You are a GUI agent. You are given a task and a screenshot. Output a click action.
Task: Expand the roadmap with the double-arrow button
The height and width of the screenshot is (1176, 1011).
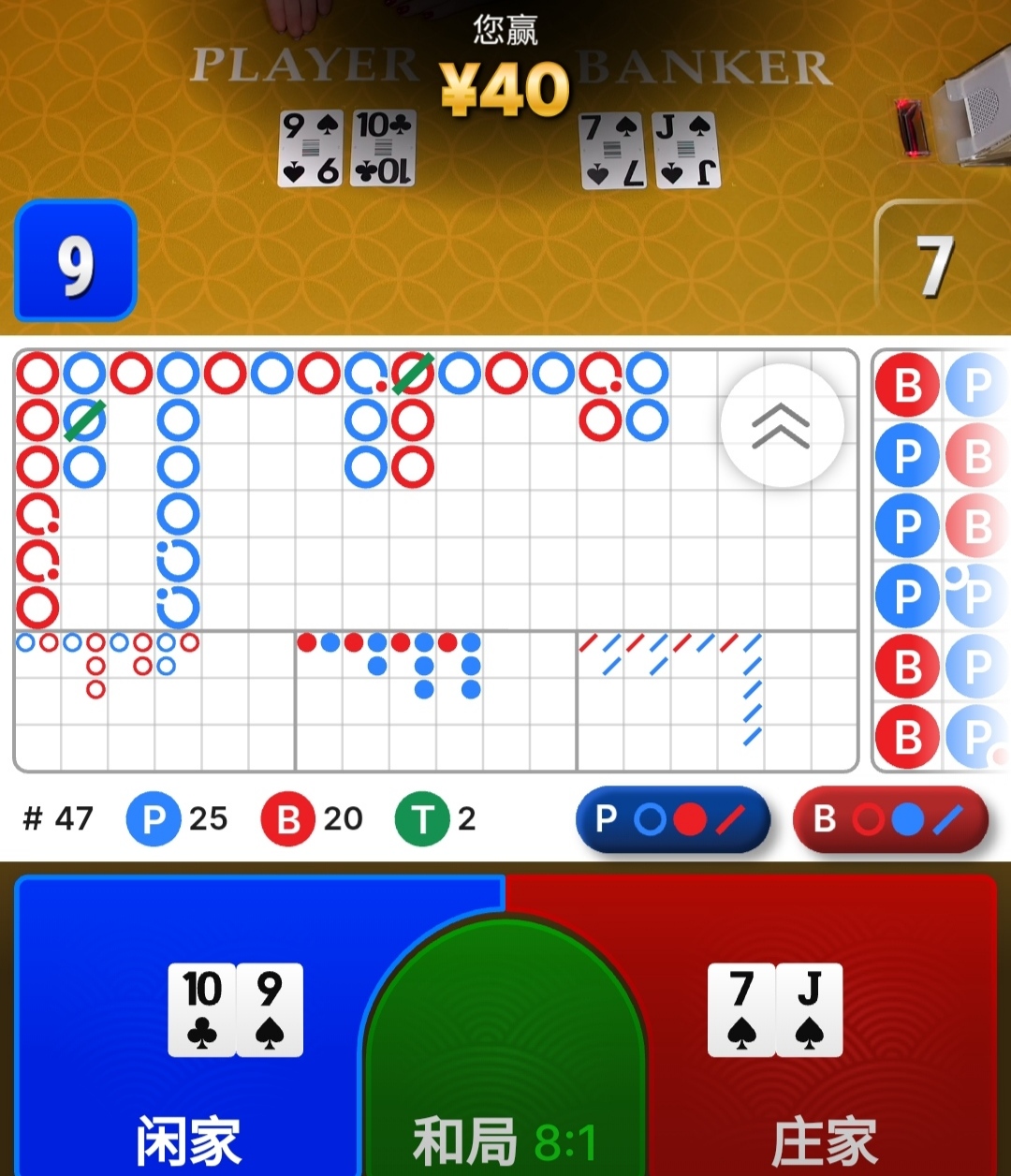pos(782,426)
